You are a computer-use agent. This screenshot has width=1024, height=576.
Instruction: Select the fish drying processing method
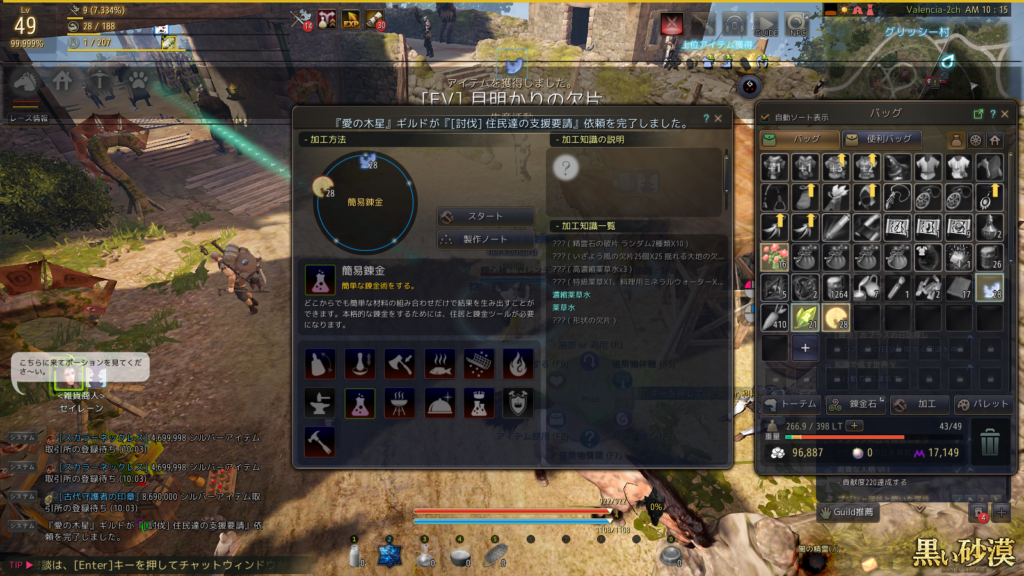[x=439, y=363]
